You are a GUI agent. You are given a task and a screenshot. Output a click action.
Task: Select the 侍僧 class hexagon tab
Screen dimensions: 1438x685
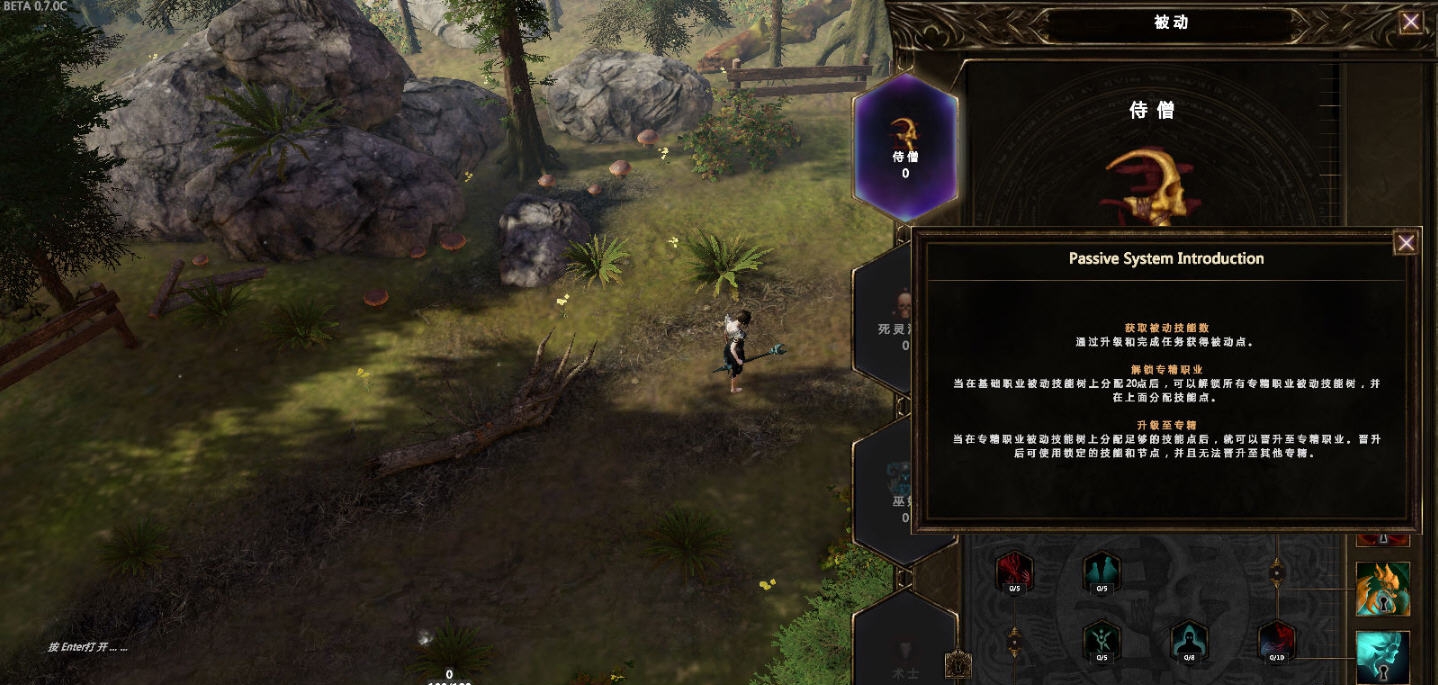[x=906, y=147]
